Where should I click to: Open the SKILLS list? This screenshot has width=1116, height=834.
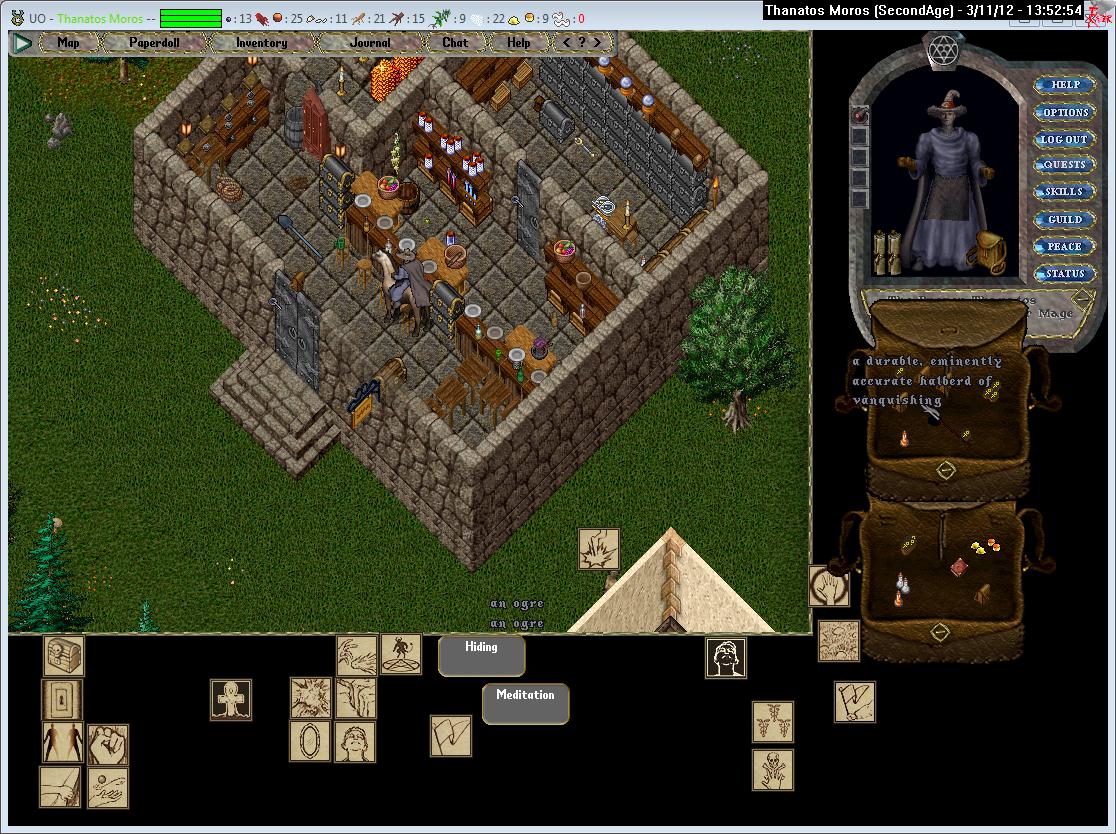point(1064,192)
